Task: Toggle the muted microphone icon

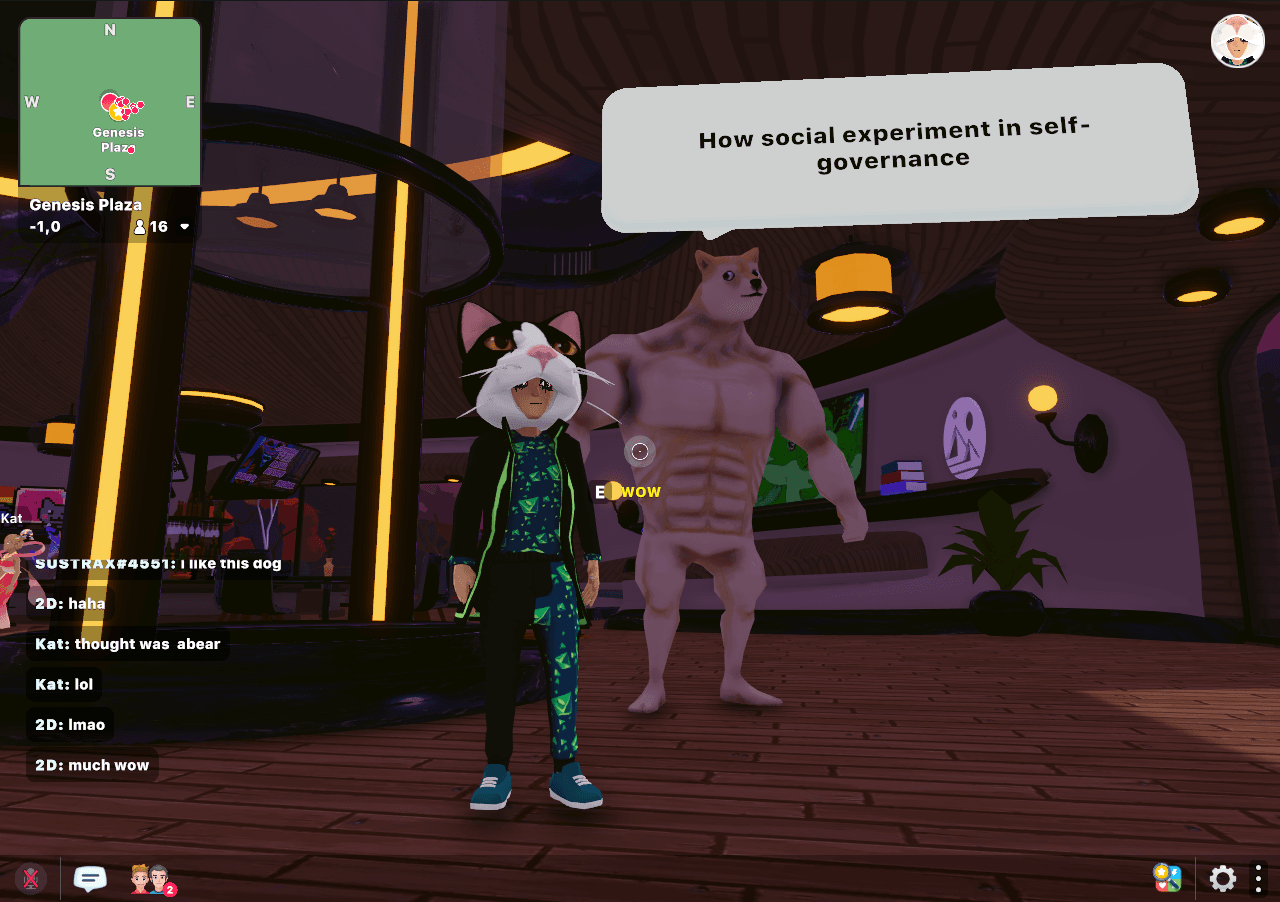Action: (31, 879)
